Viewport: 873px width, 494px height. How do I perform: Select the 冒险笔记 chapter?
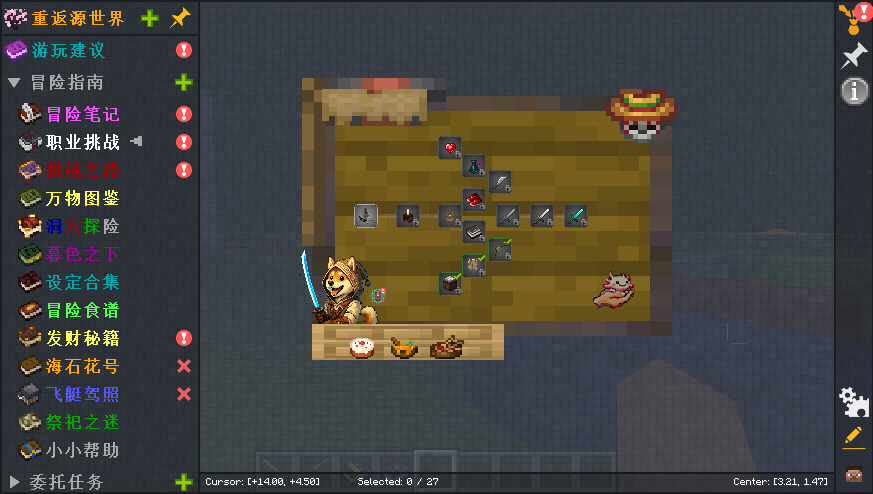pyautogui.click(x=82, y=114)
